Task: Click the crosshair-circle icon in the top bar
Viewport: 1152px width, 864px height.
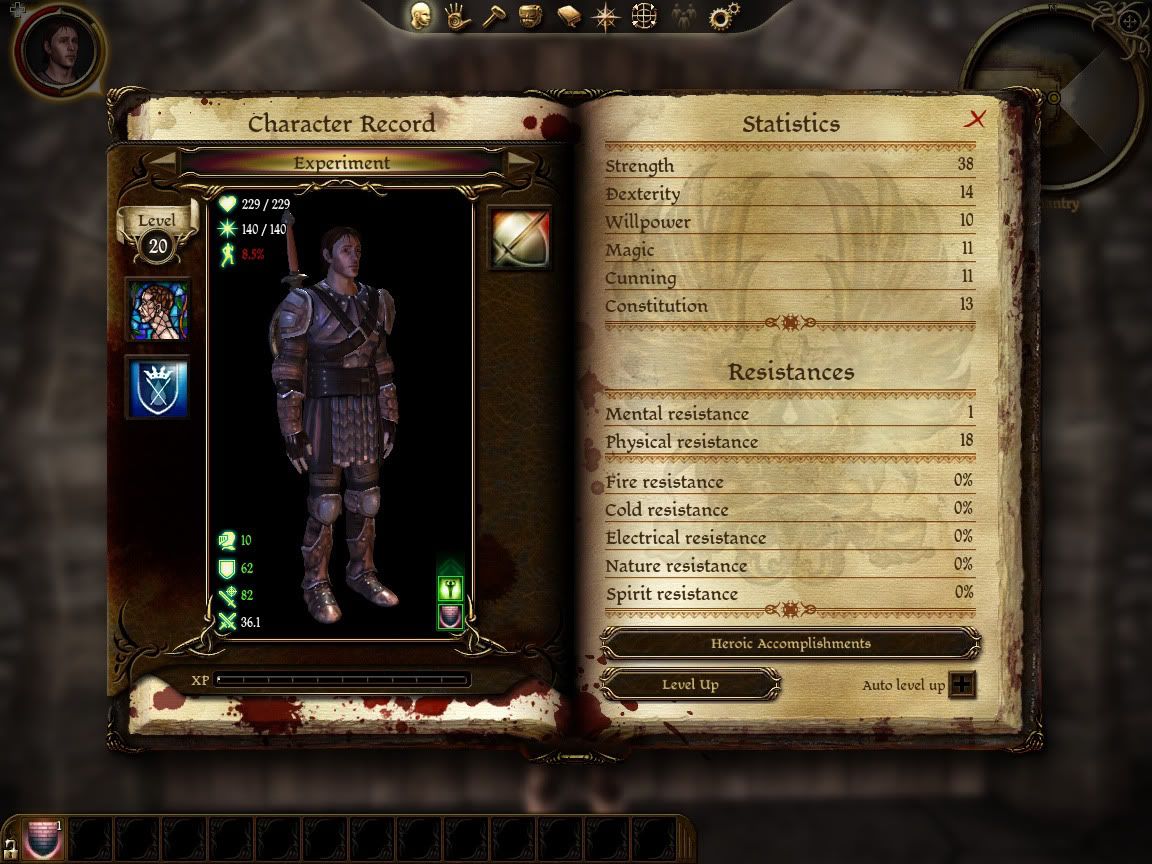Action: point(643,17)
